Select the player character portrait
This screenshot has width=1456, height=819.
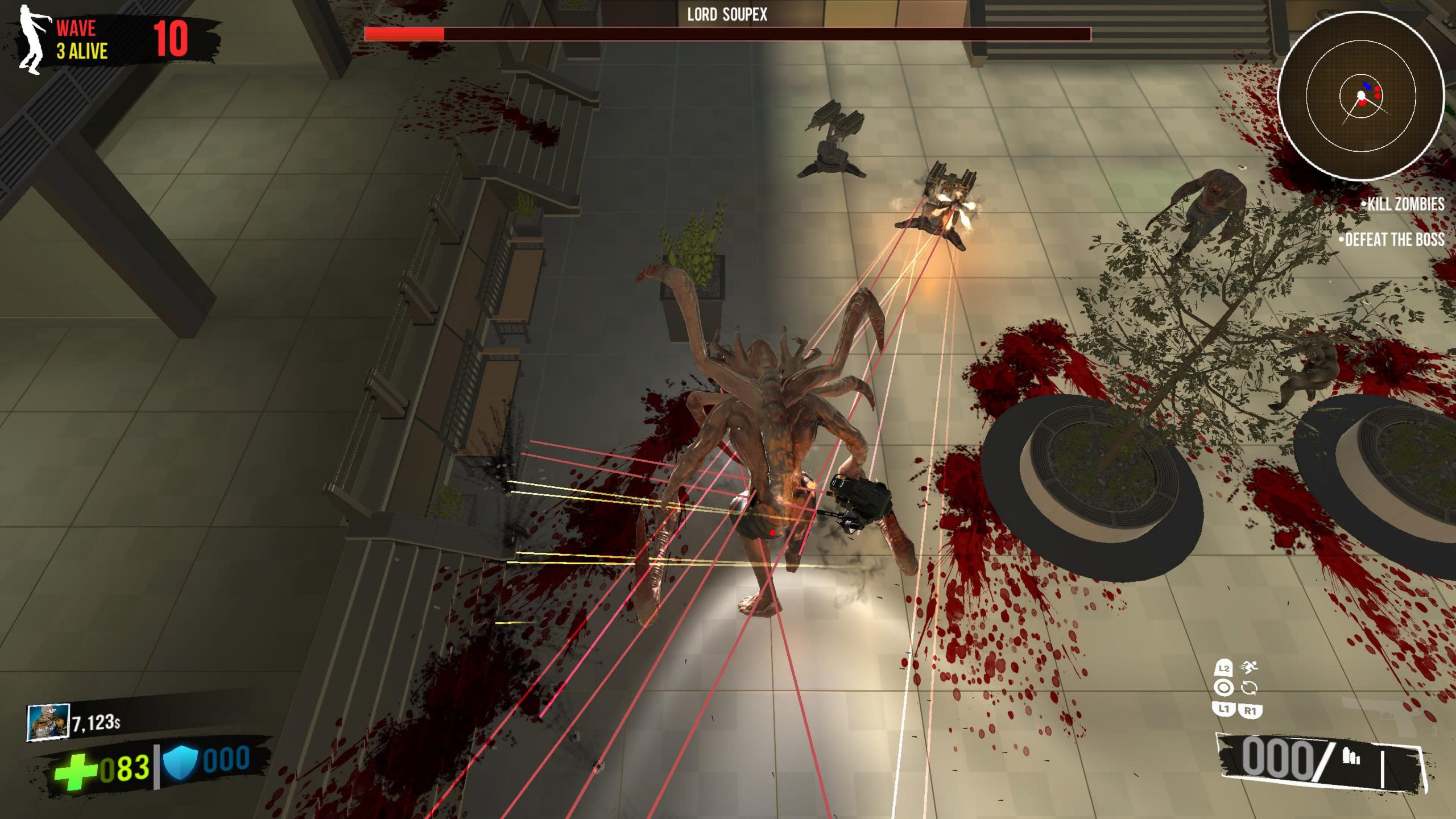click(48, 722)
